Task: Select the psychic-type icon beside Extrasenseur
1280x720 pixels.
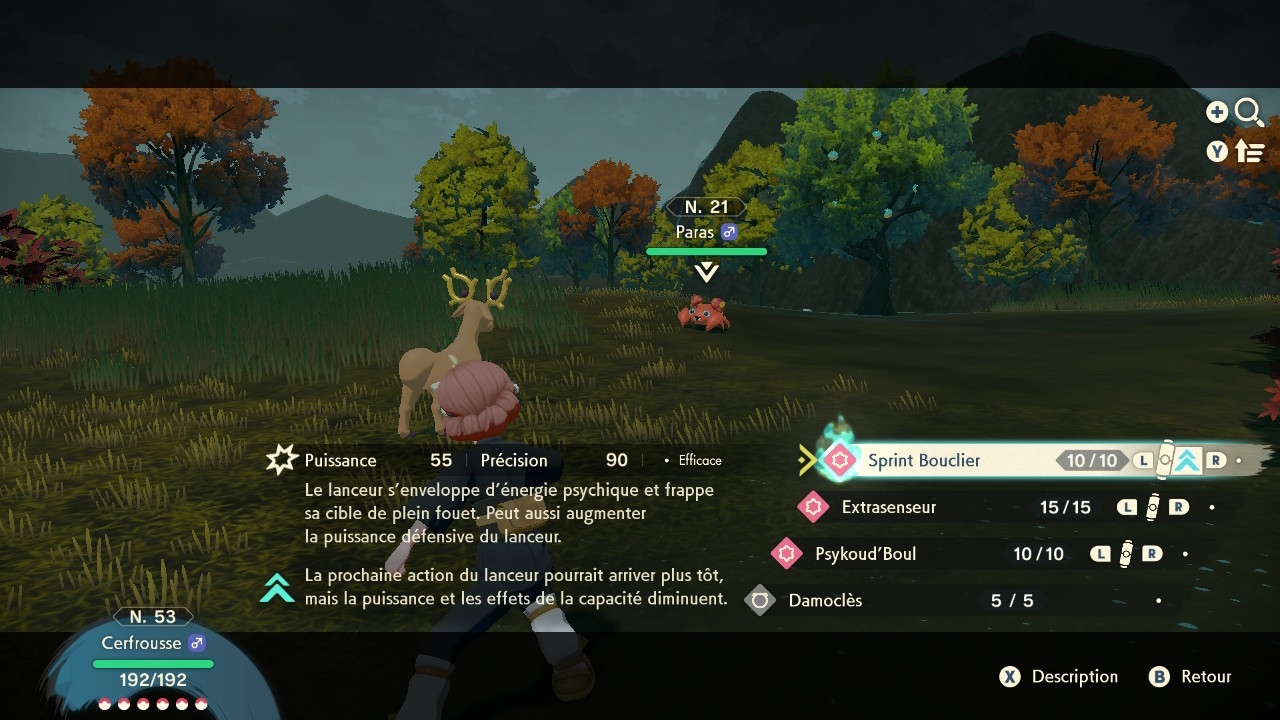Action: pyautogui.click(x=813, y=507)
